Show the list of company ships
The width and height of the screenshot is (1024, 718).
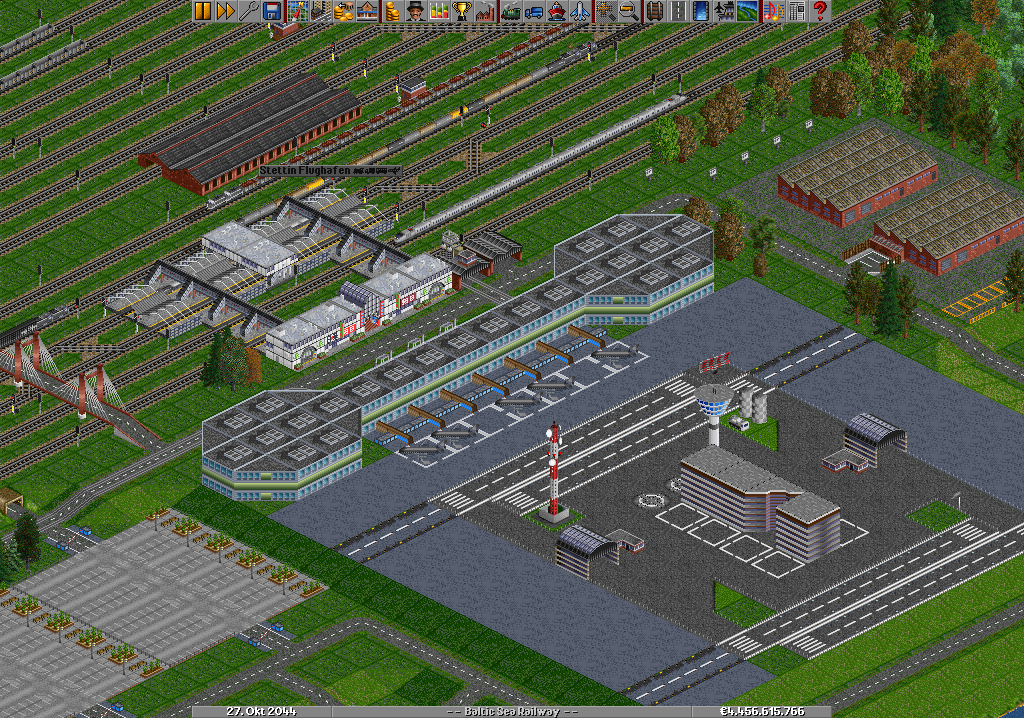[556, 11]
